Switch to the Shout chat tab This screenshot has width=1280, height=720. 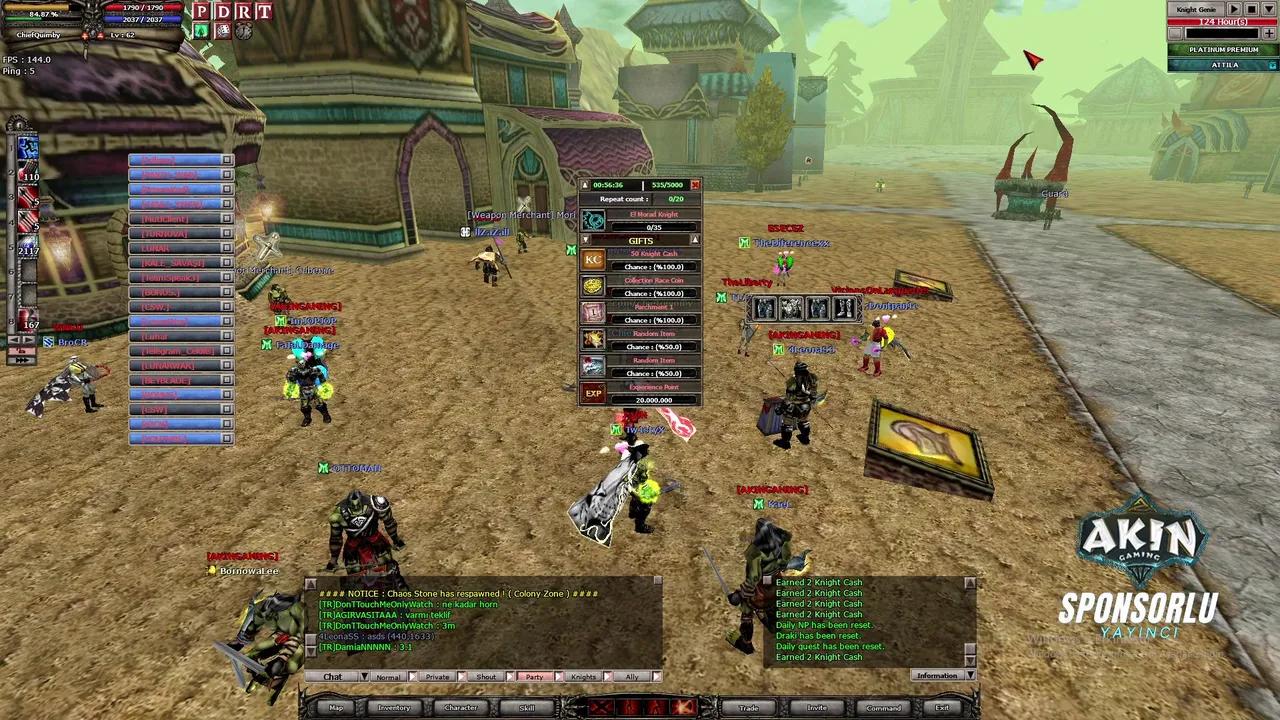point(485,677)
